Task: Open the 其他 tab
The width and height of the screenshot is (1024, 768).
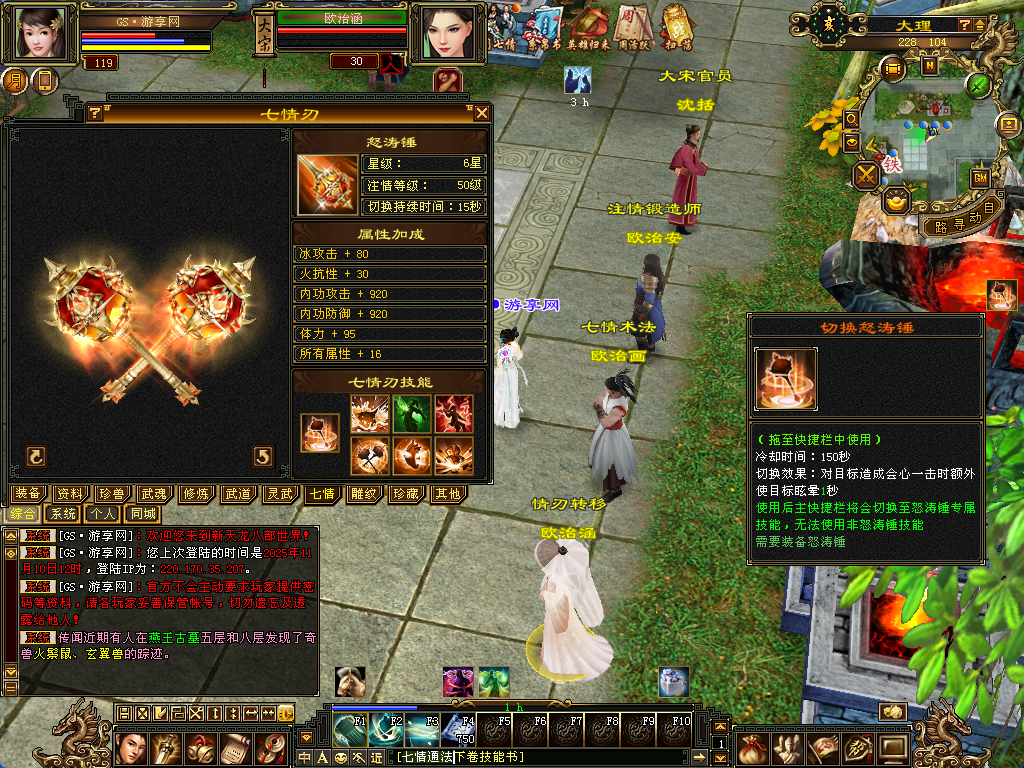Action: 446,493
